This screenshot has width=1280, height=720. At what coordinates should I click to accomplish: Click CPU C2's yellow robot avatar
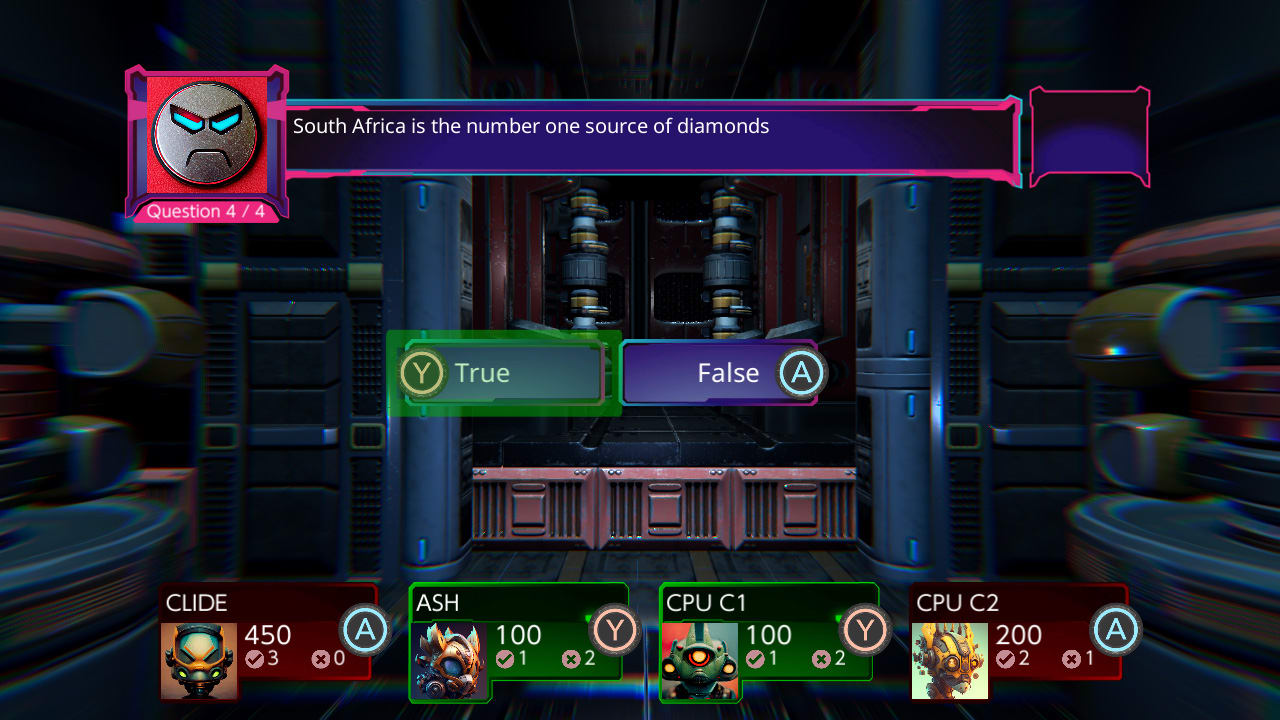950,660
